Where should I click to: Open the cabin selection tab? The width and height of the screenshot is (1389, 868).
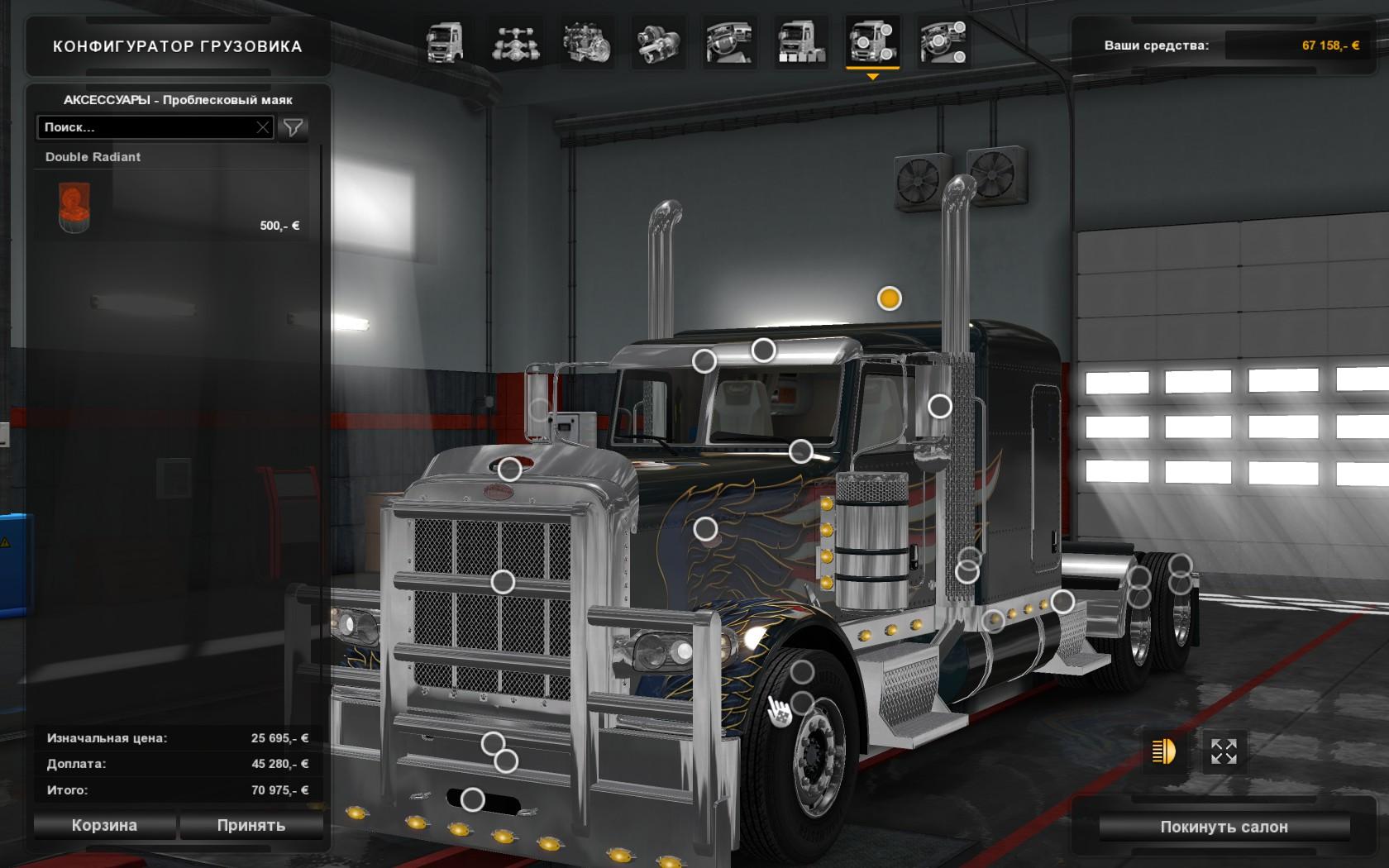(444, 42)
